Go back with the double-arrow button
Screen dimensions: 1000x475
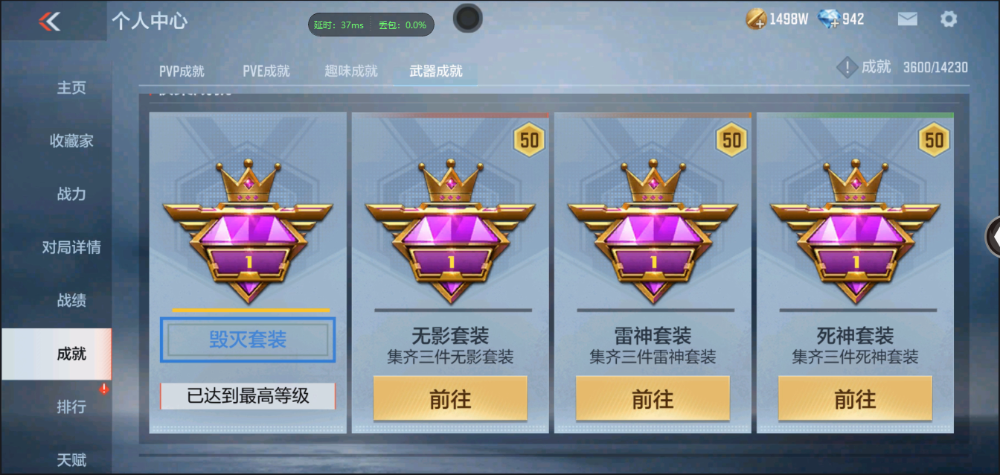50,21
